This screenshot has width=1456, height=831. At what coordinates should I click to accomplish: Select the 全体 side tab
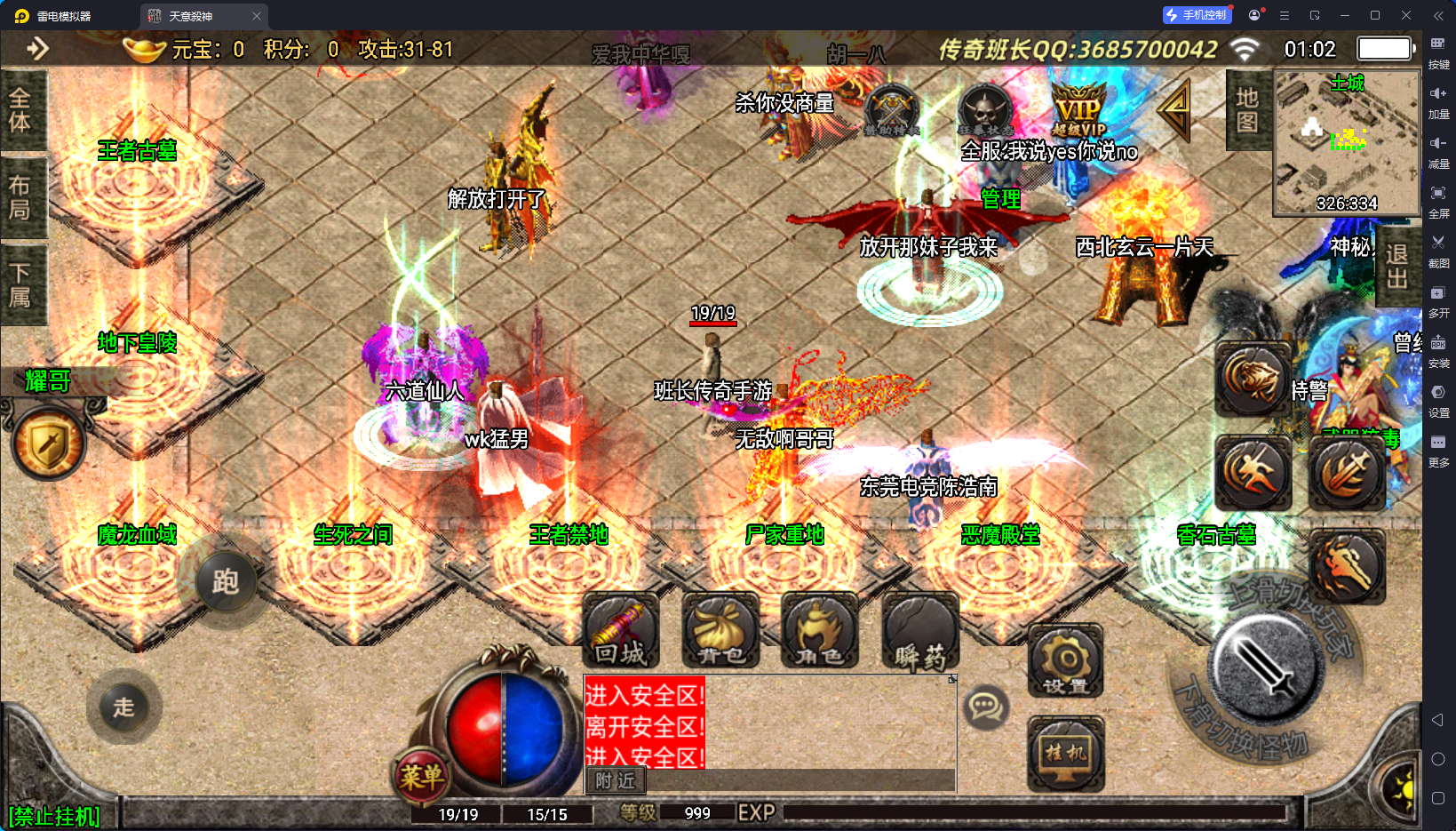pyautogui.click(x=21, y=110)
